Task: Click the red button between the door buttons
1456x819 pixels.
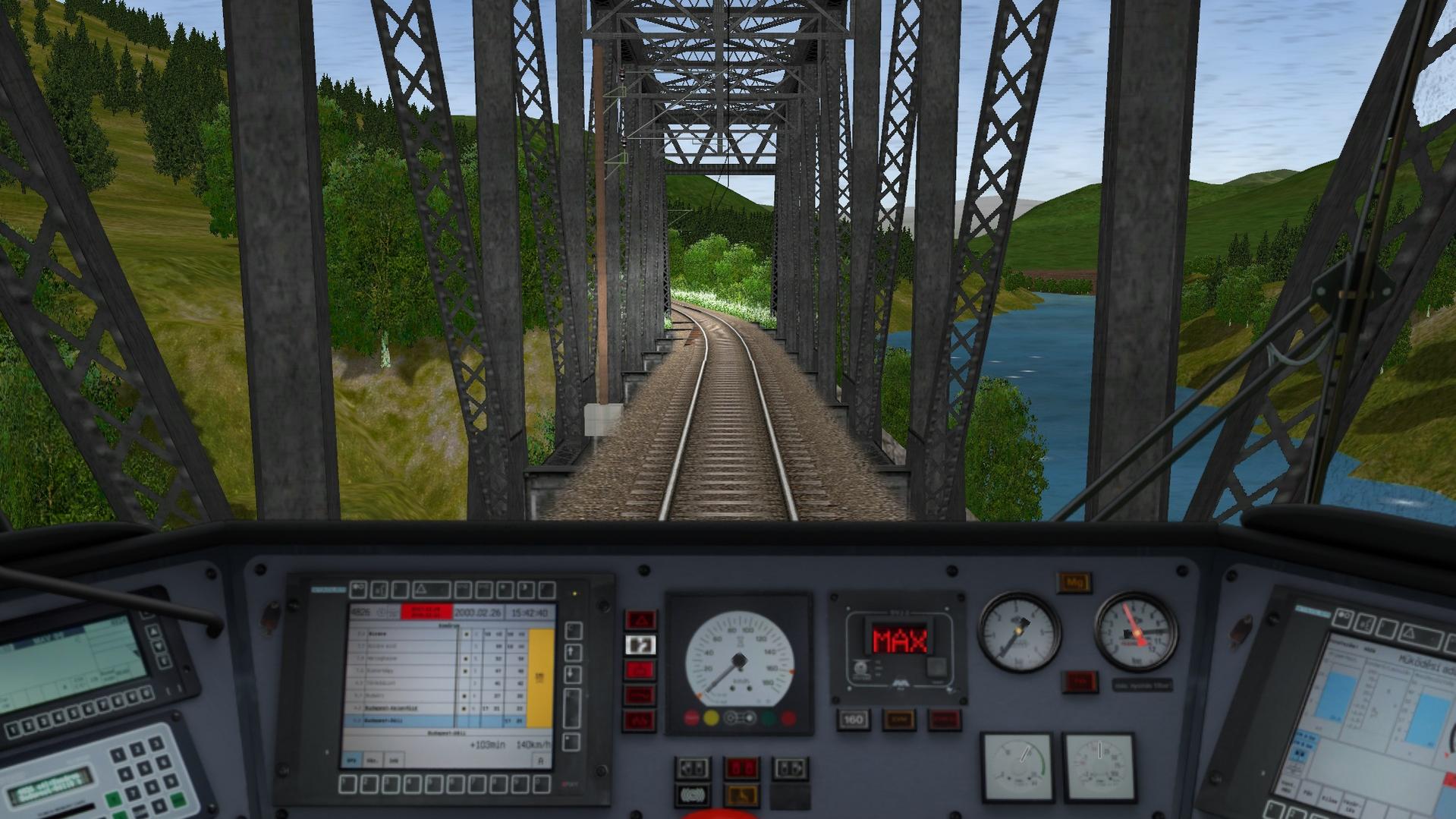Action: pos(741,768)
